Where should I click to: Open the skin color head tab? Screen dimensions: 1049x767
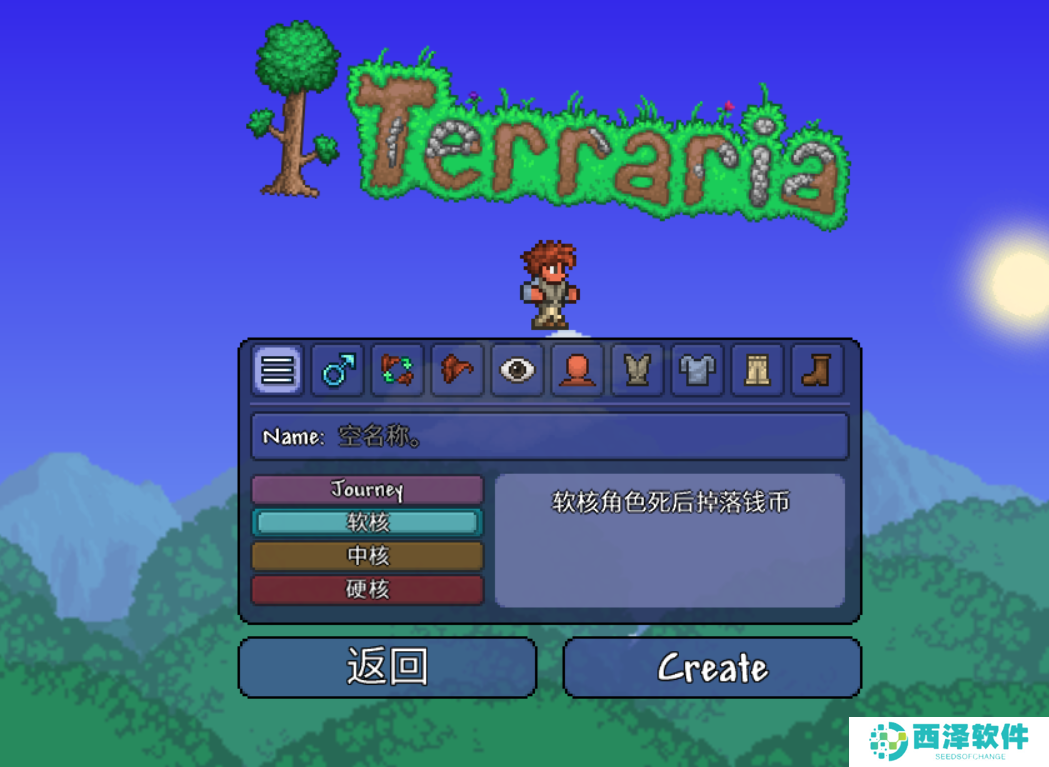point(577,371)
